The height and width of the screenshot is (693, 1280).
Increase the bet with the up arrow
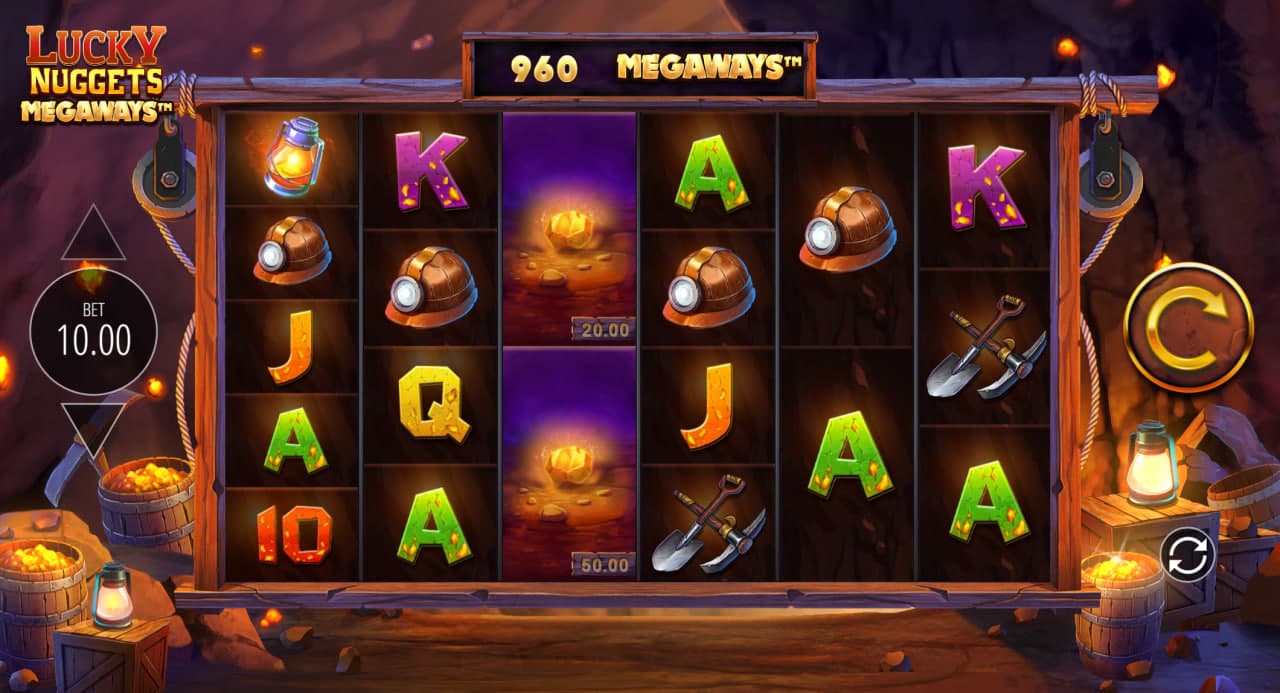[x=93, y=235]
